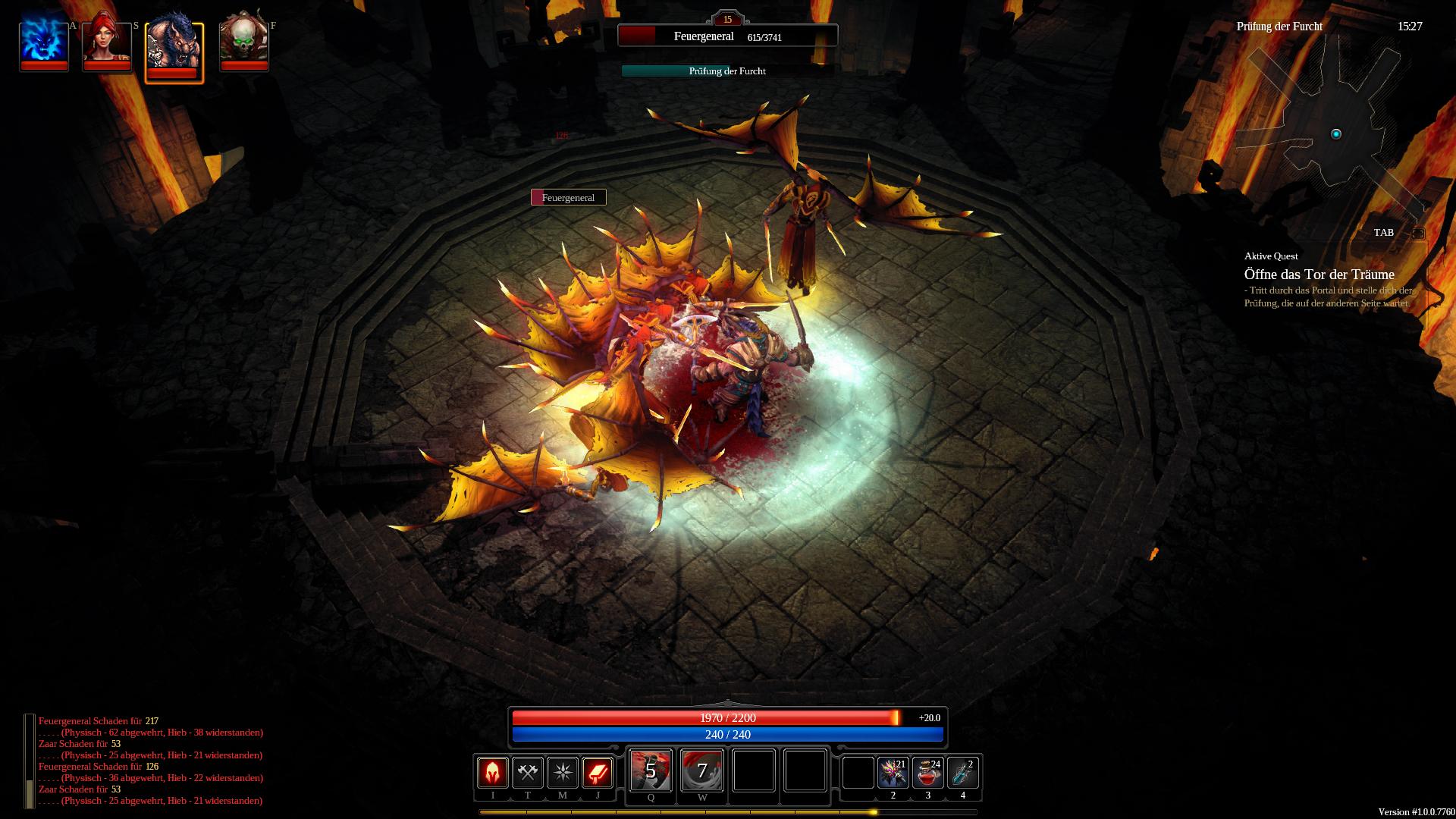The width and height of the screenshot is (1456, 819).
Task: Open the character sheet helmet icon
Action: pos(492,773)
